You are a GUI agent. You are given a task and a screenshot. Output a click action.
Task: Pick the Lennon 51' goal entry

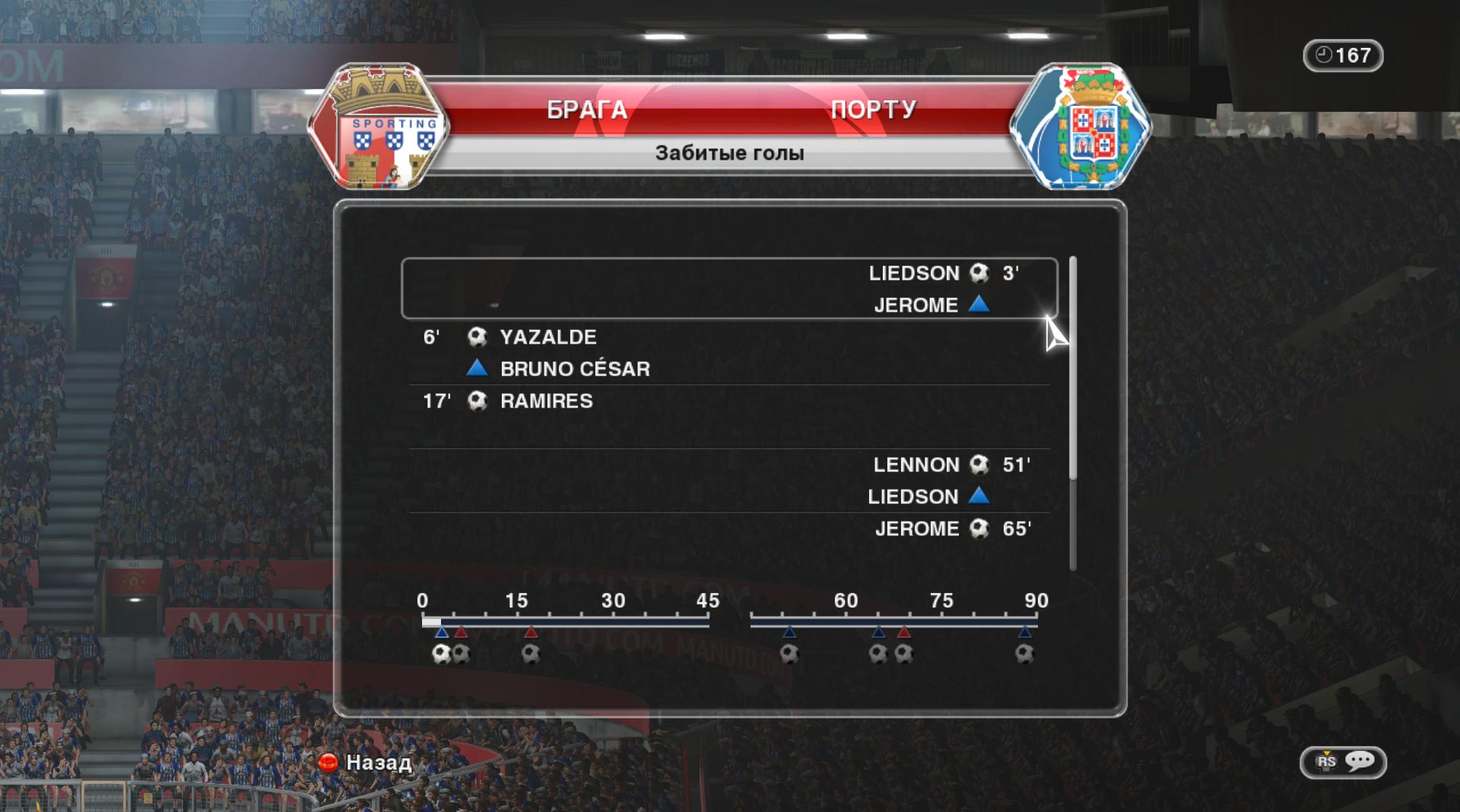click(x=728, y=480)
